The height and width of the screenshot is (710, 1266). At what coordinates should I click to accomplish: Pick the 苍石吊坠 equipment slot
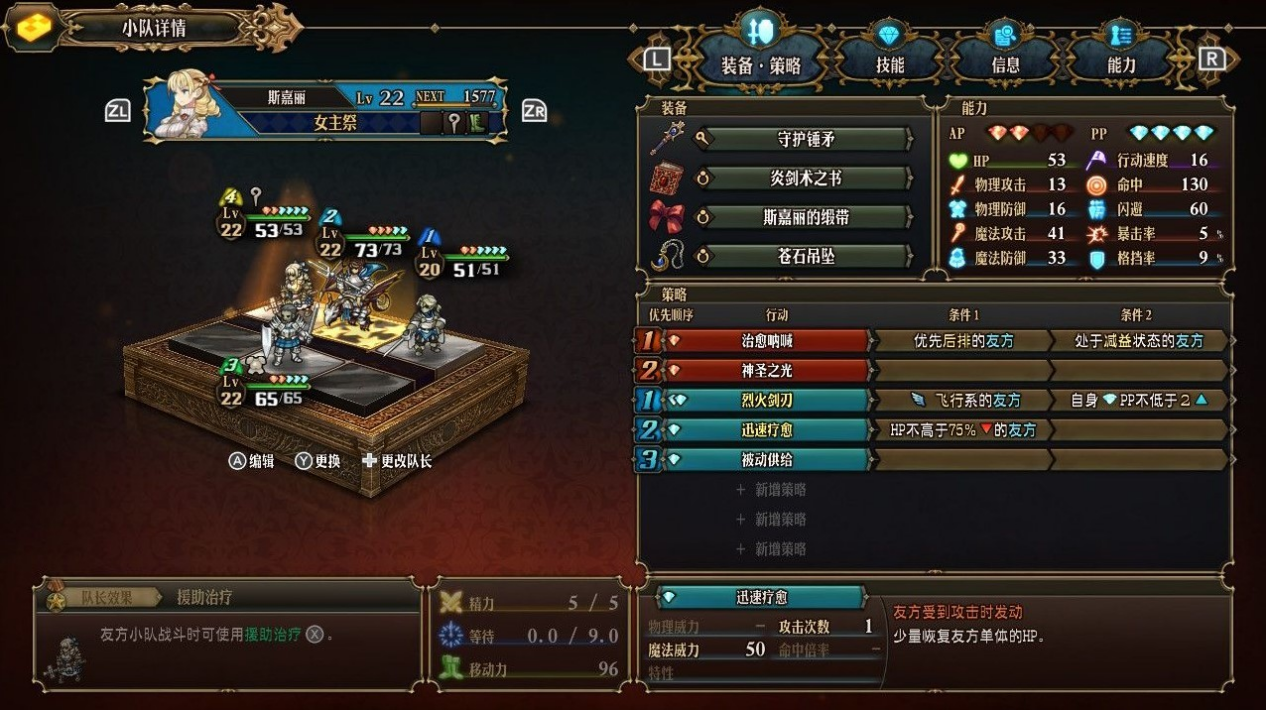(805, 256)
